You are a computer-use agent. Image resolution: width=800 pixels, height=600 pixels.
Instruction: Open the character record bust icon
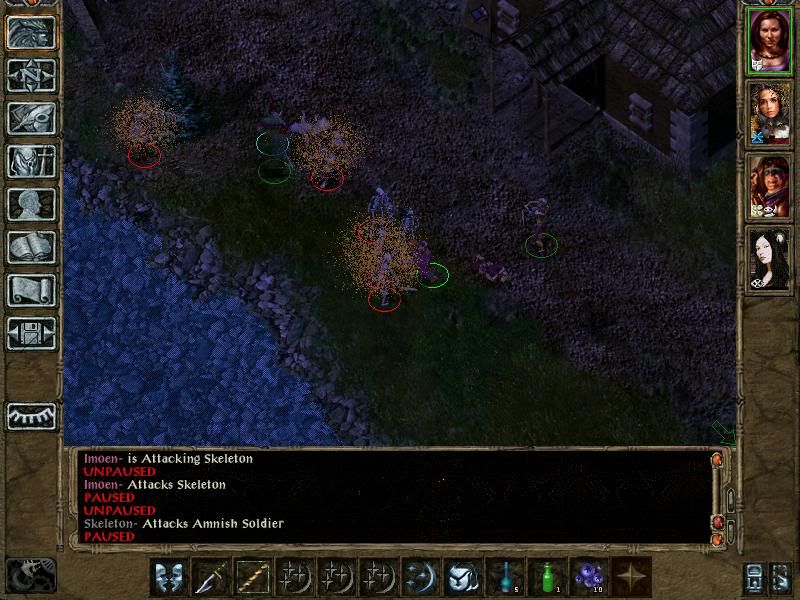(x=31, y=204)
